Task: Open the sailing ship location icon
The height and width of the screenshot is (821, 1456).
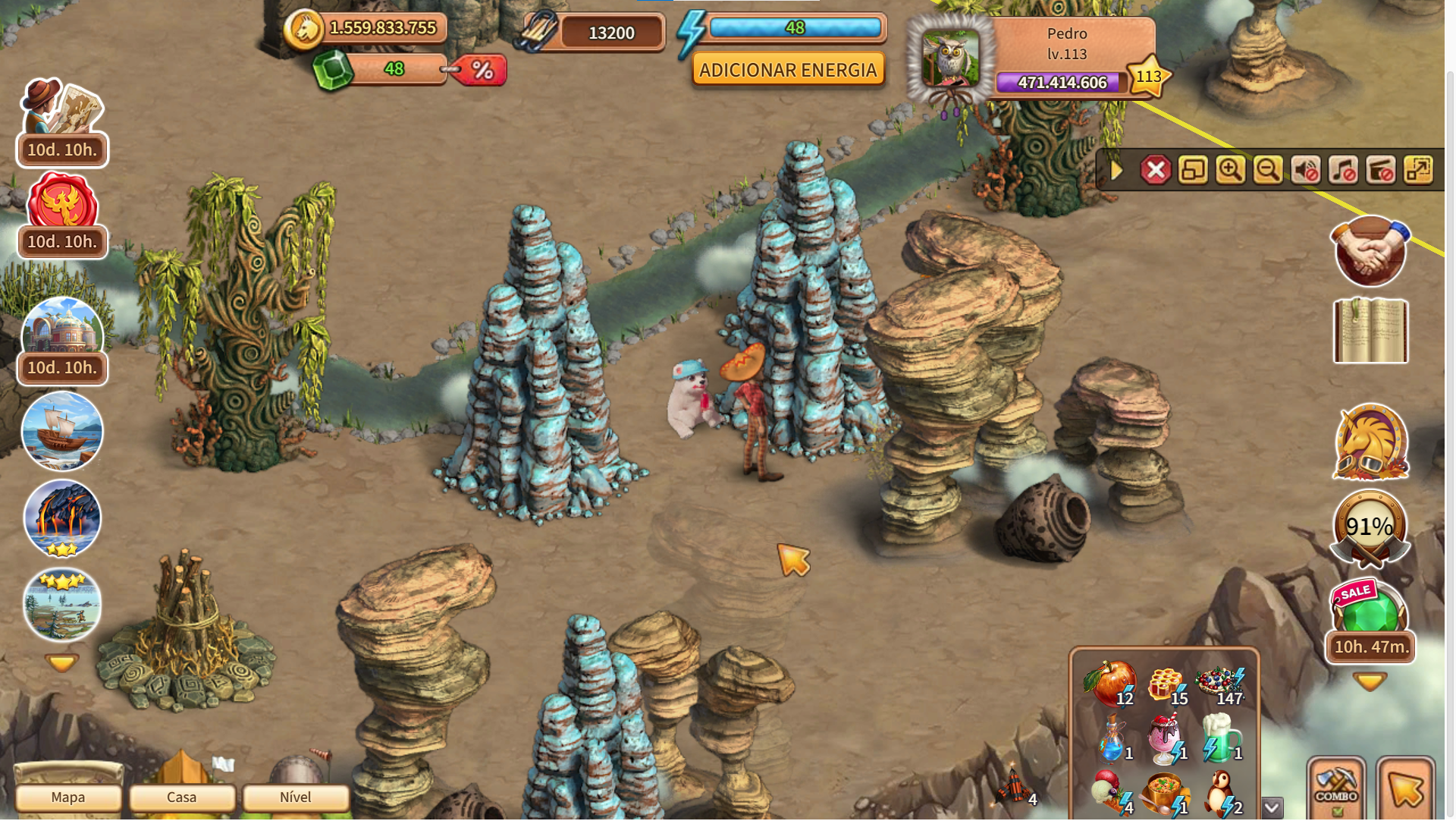Action: (62, 431)
